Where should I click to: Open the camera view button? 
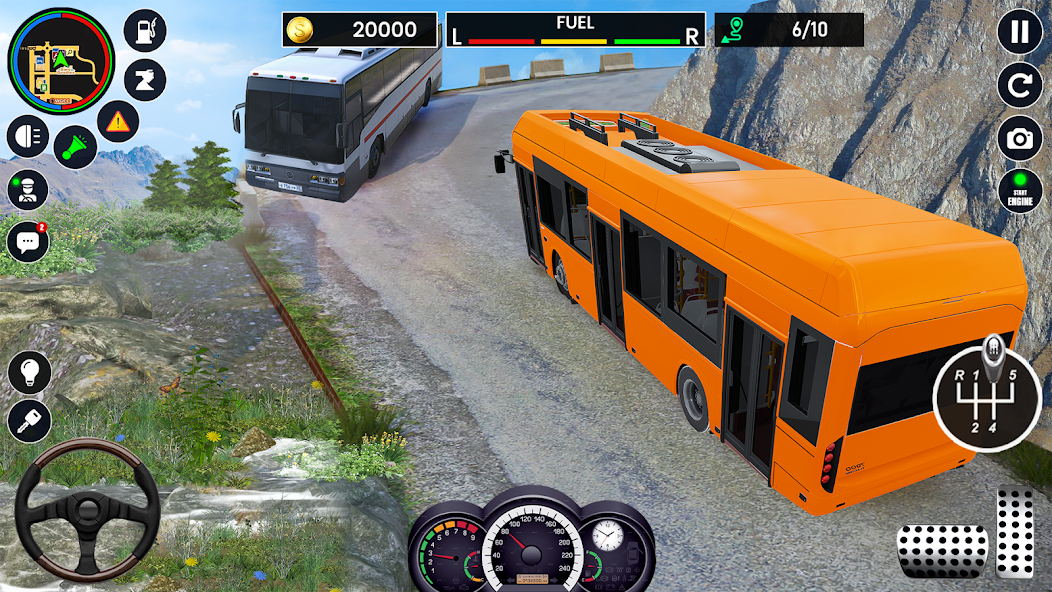pyautogui.click(x=1019, y=139)
